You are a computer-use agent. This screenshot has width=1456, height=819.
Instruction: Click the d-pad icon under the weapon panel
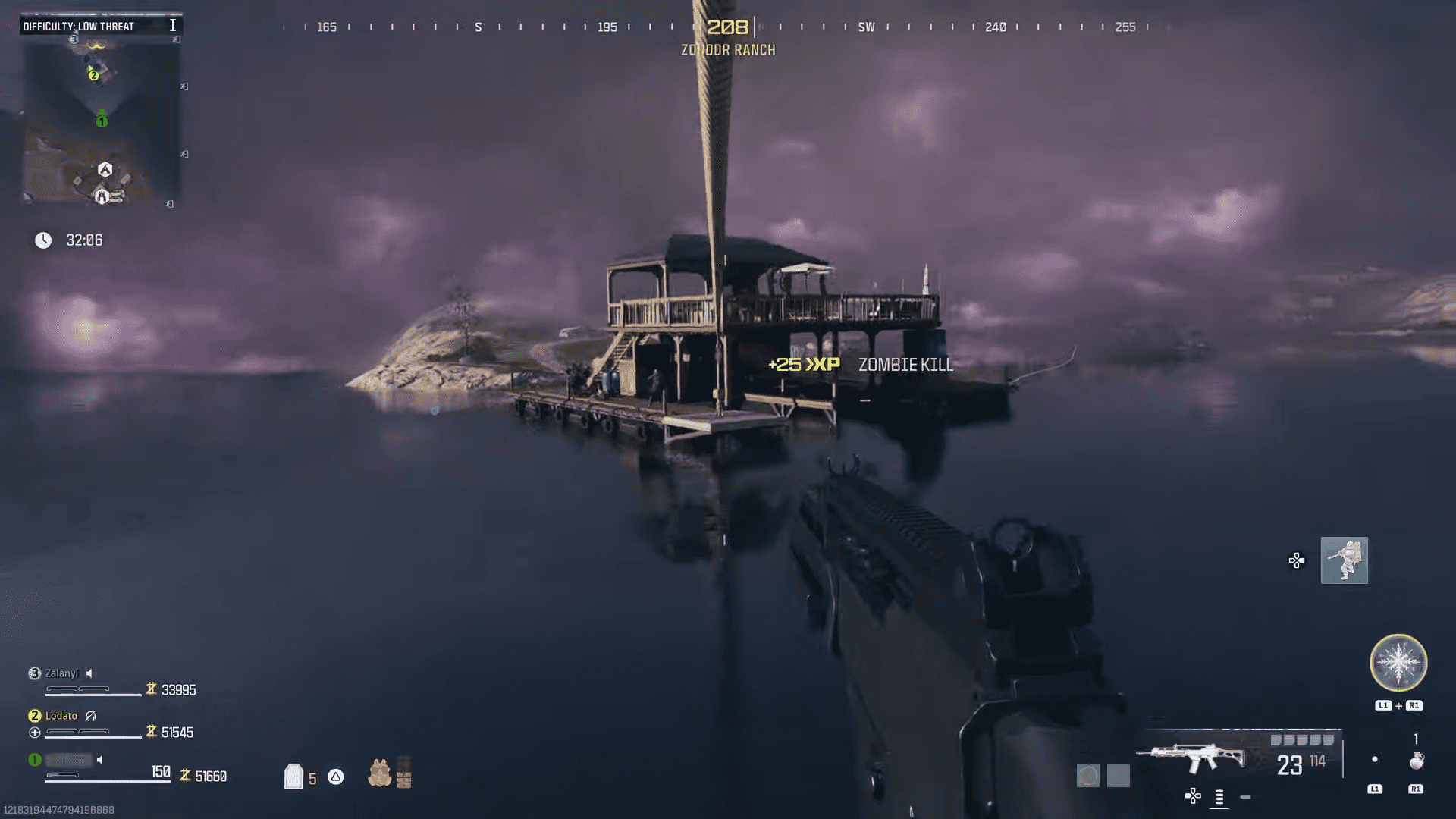[1193, 796]
